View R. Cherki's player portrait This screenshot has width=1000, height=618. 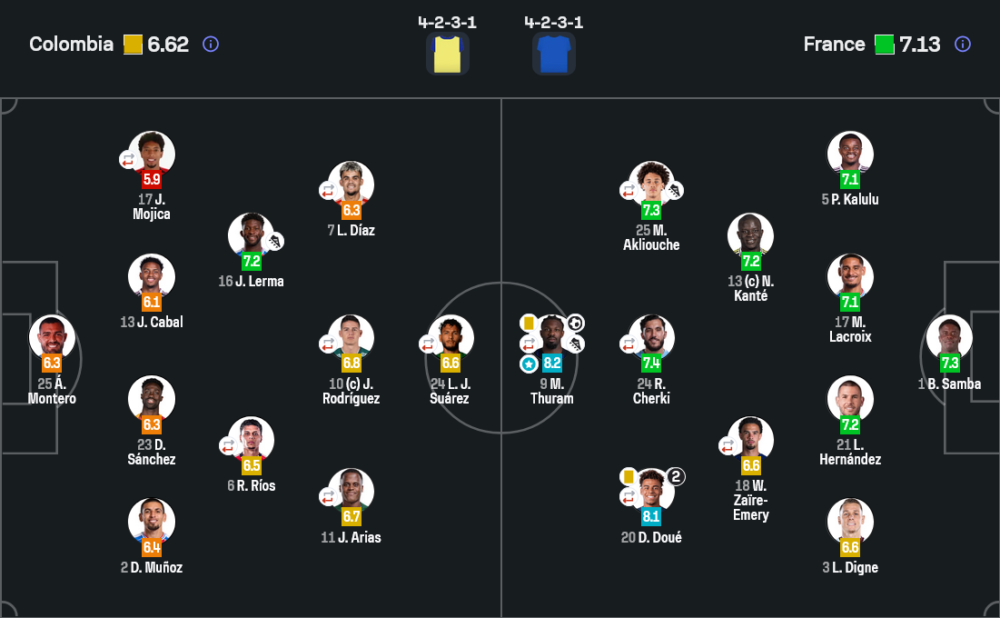[x=651, y=338]
